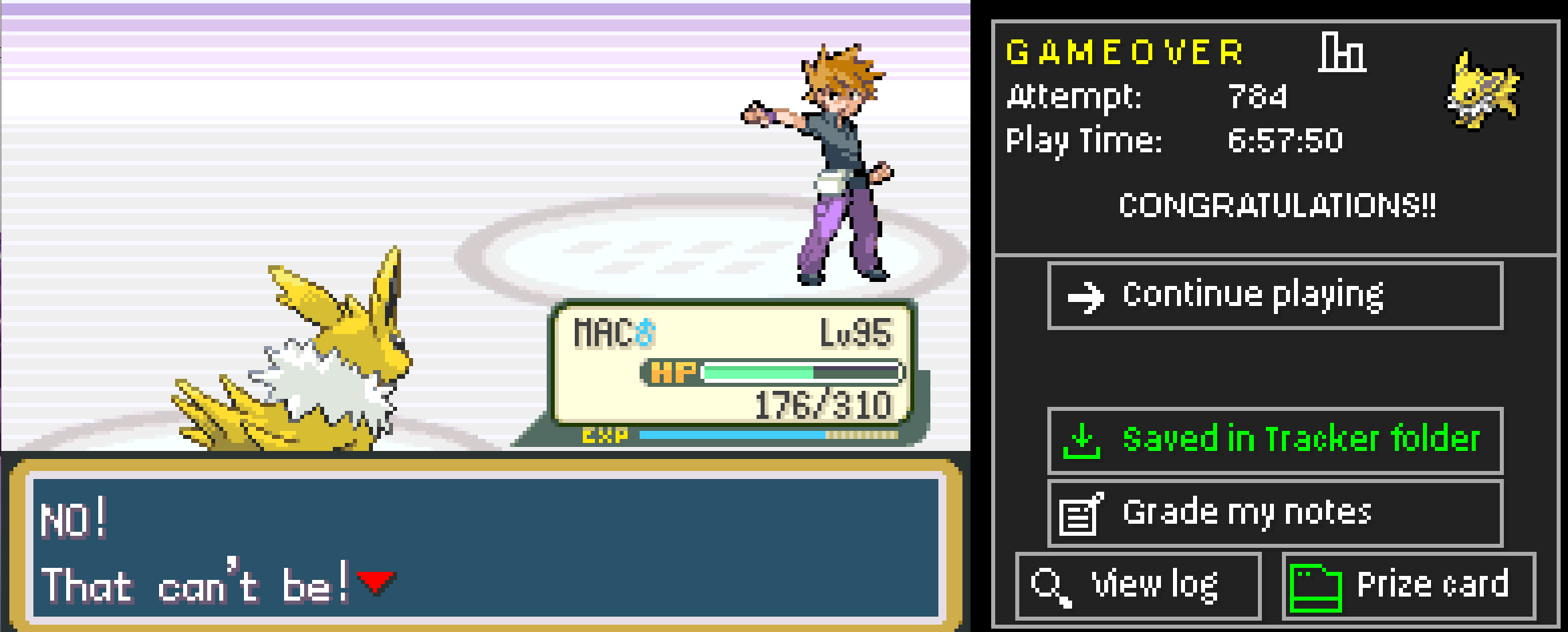Viewport: 1568px width, 632px height.
Task: Click the notes icon next to Grade my notes
Action: tap(1077, 512)
